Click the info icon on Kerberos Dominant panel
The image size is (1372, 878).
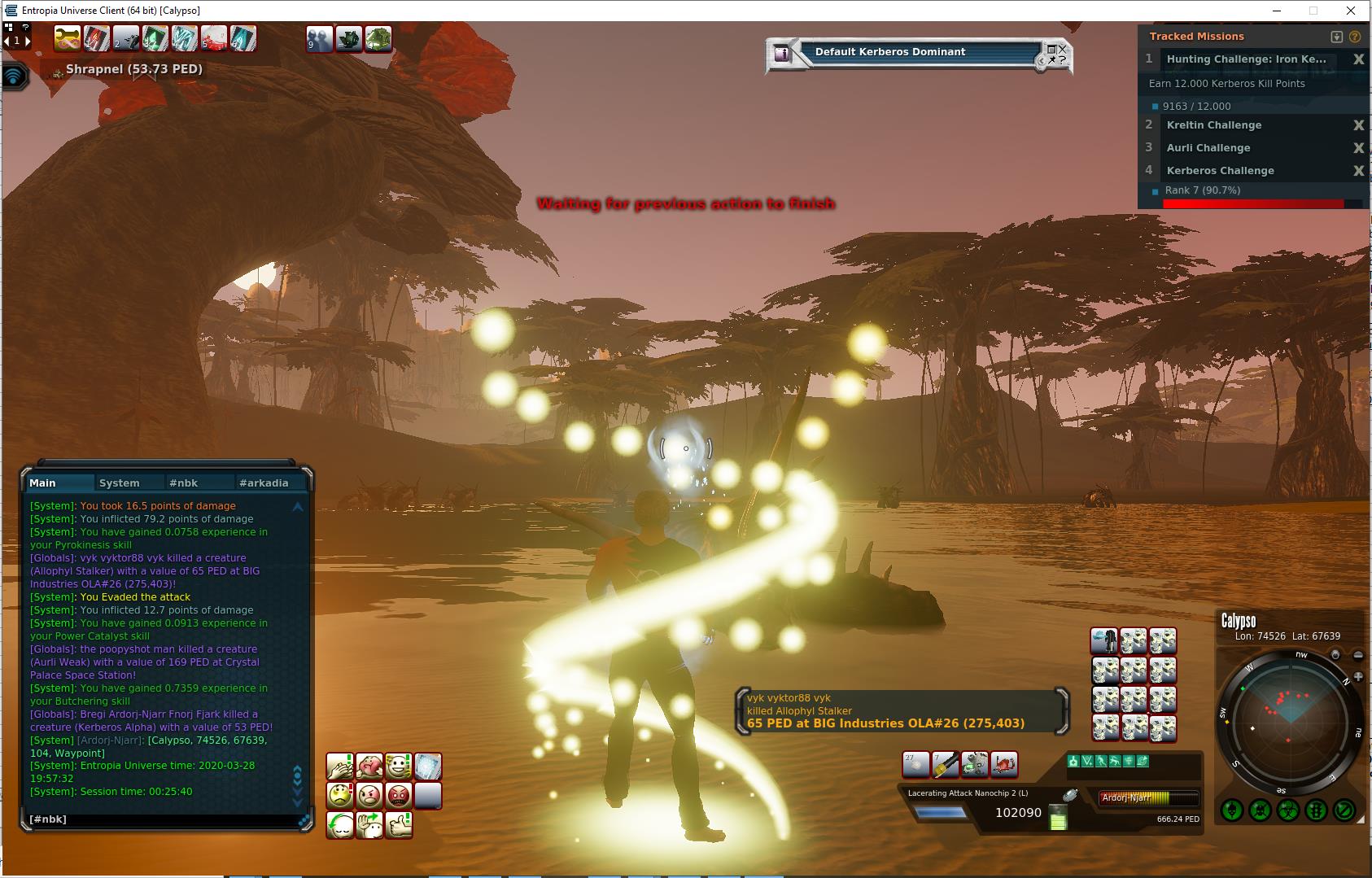[x=782, y=54]
